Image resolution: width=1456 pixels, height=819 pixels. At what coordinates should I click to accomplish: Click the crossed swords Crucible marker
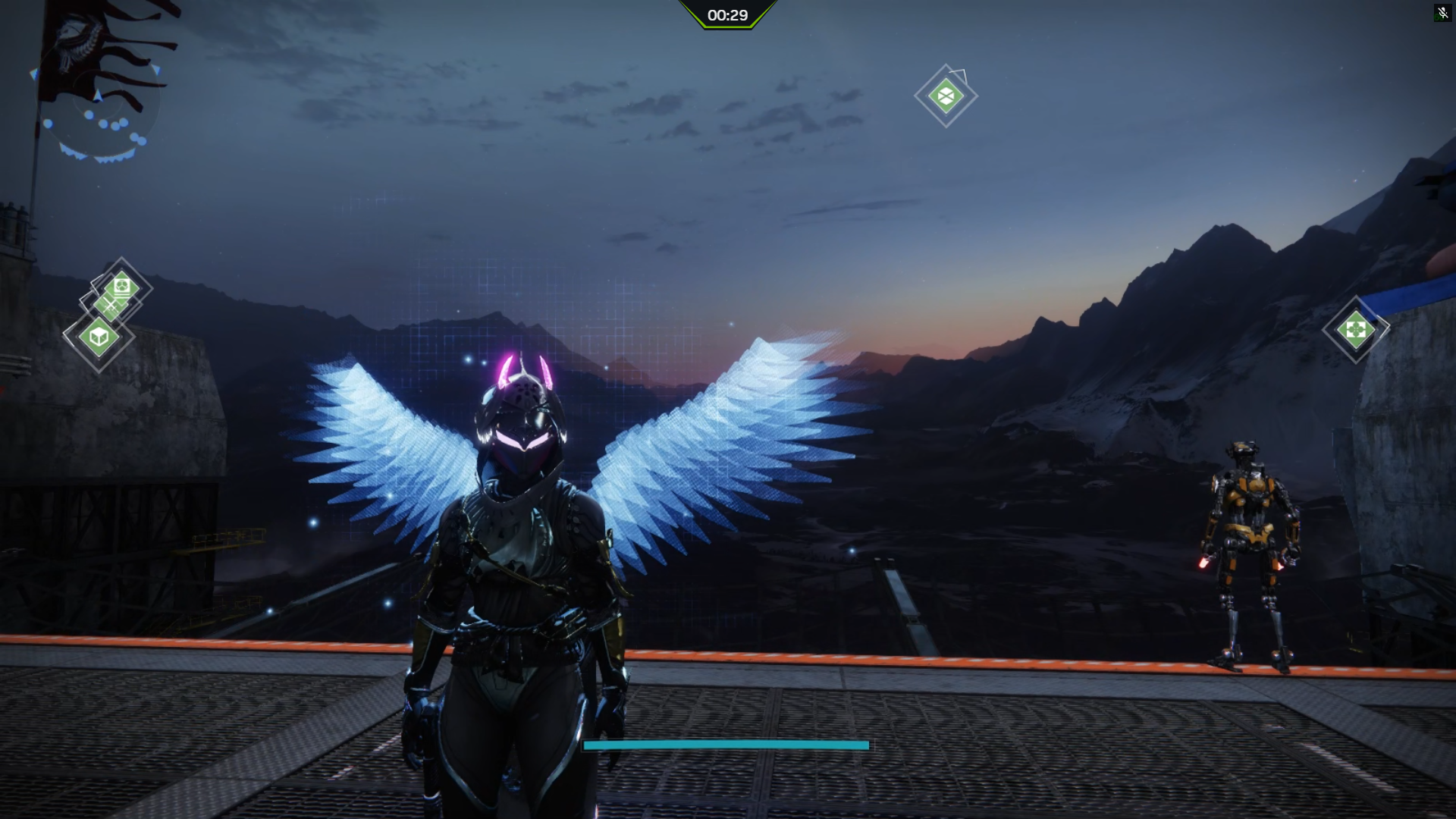(x=111, y=306)
